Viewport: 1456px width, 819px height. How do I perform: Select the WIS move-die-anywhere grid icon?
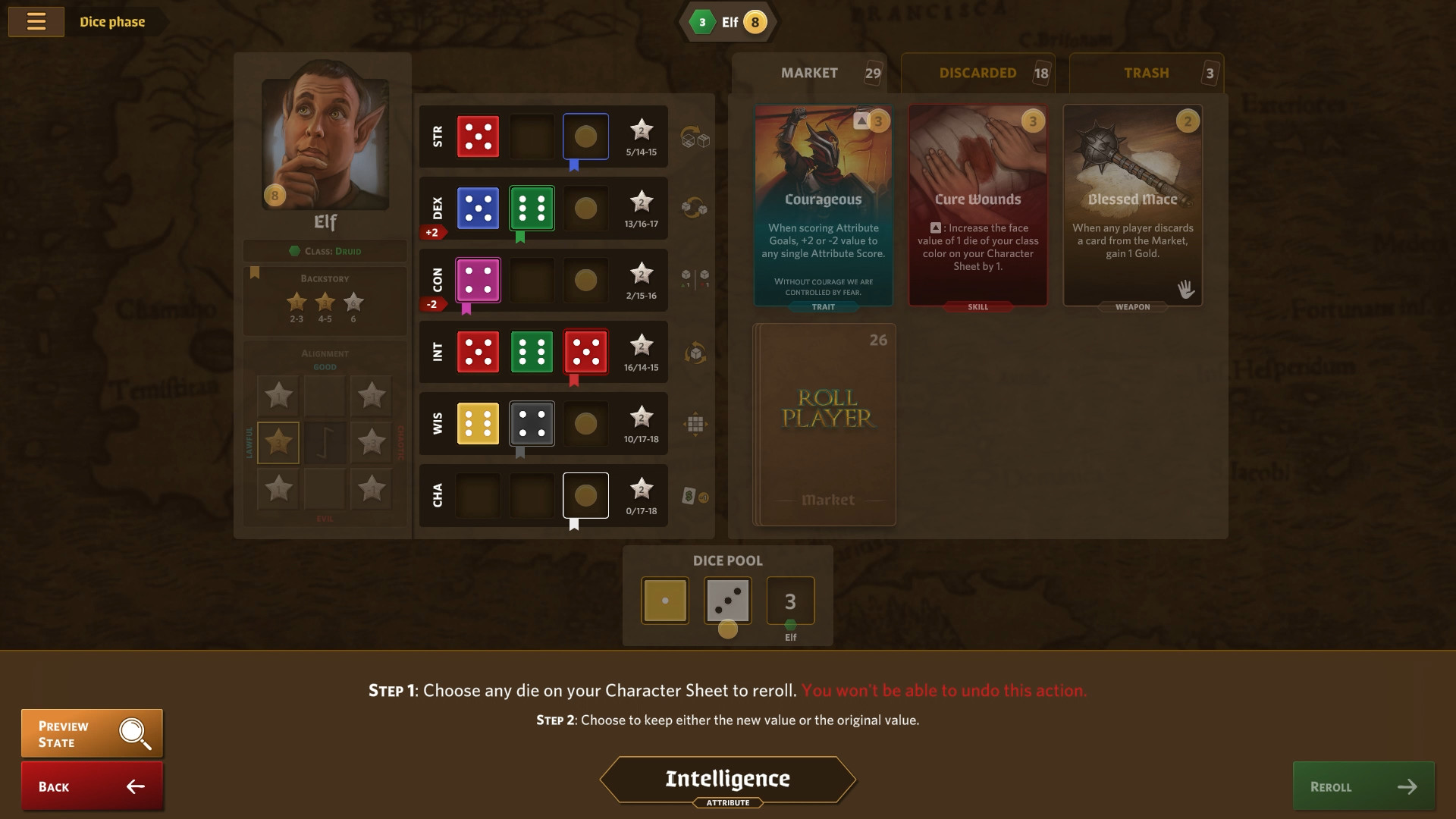point(694,423)
